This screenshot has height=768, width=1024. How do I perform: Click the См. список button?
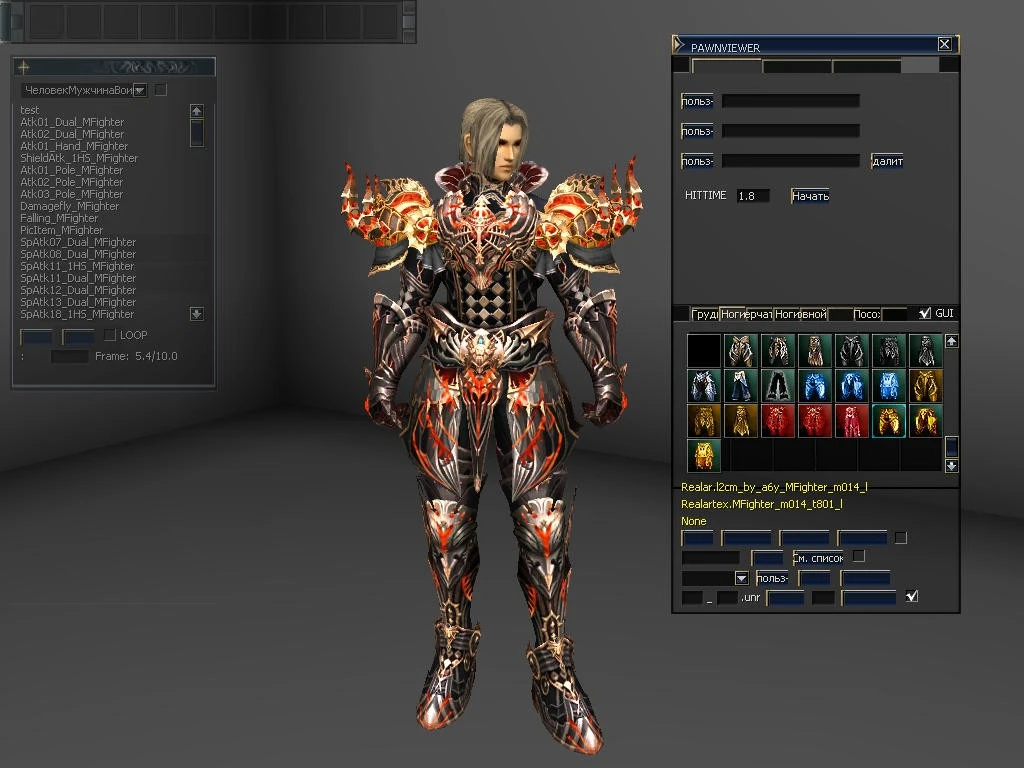pyautogui.click(x=818, y=557)
